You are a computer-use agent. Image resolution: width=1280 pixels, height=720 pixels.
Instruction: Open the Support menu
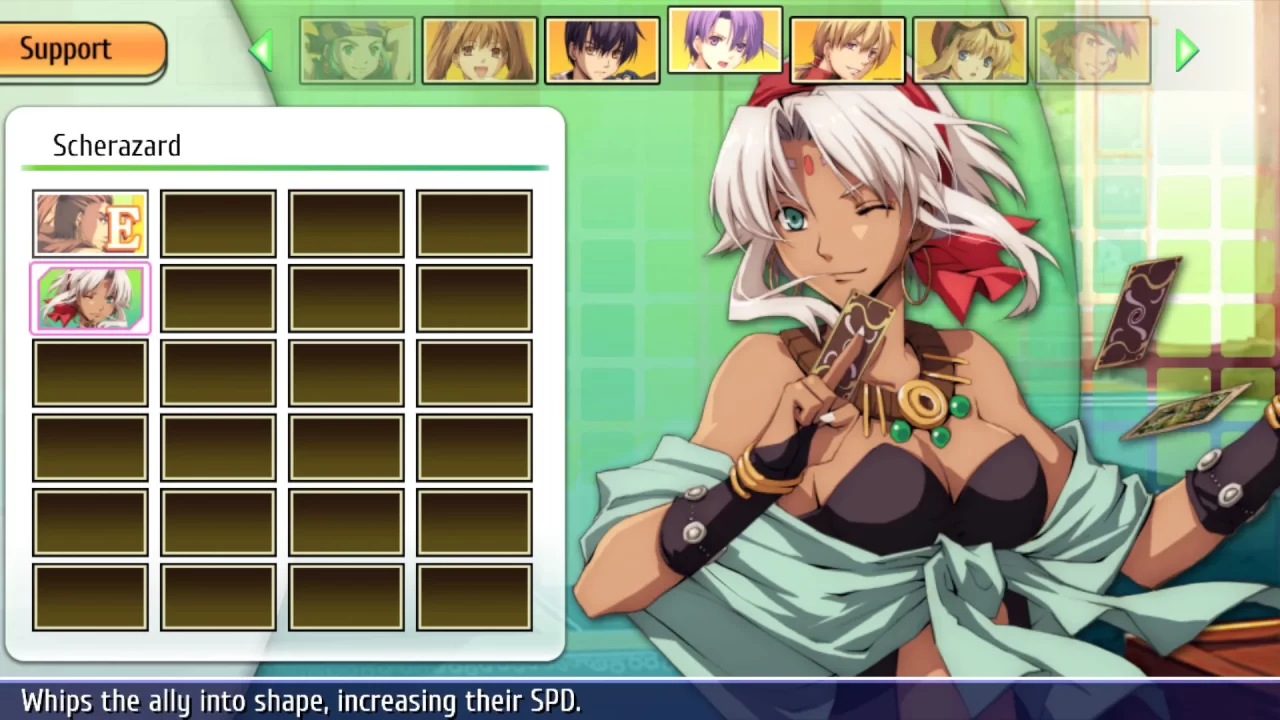(65, 48)
